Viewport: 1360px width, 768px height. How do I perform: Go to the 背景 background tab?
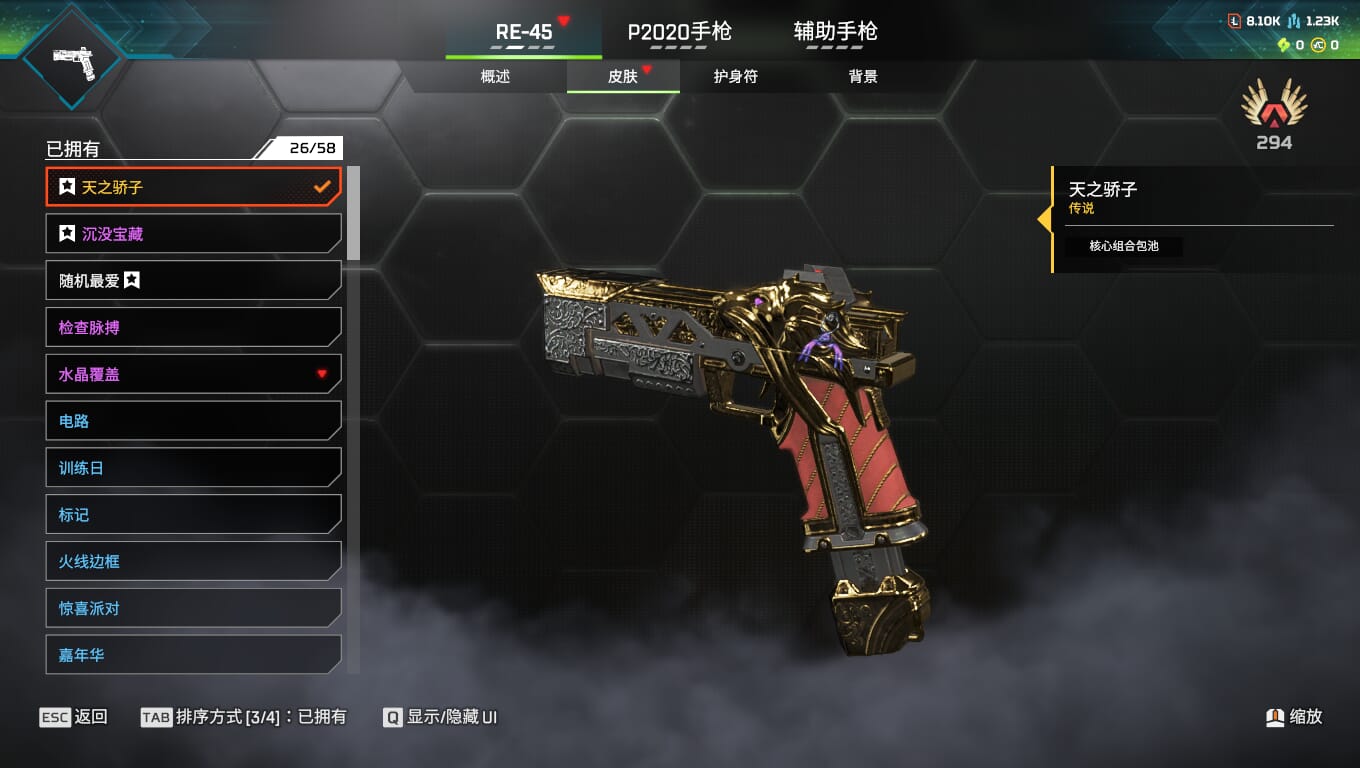point(862,77)
